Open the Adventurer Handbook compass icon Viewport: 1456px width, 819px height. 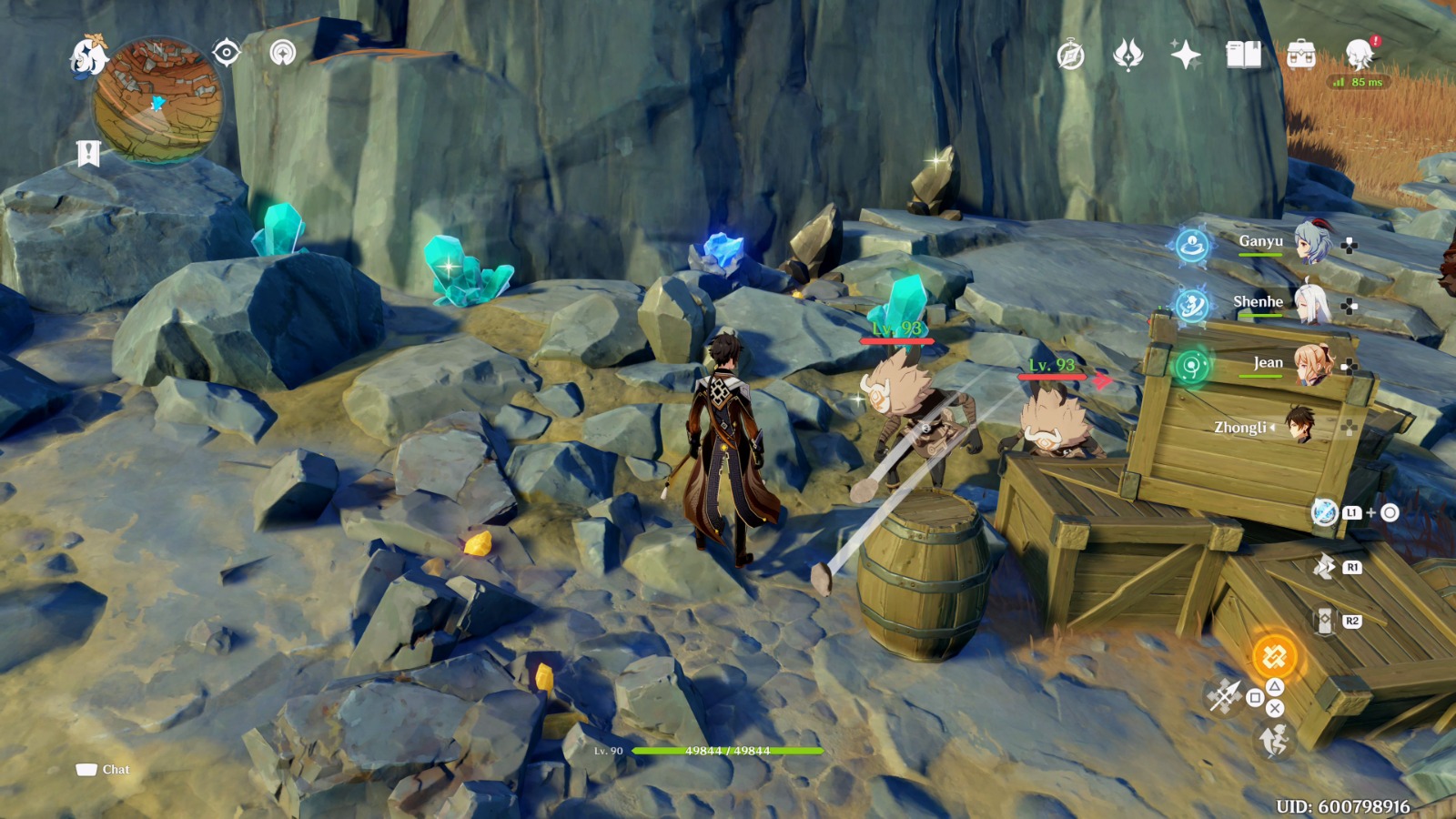point(1071,55)
